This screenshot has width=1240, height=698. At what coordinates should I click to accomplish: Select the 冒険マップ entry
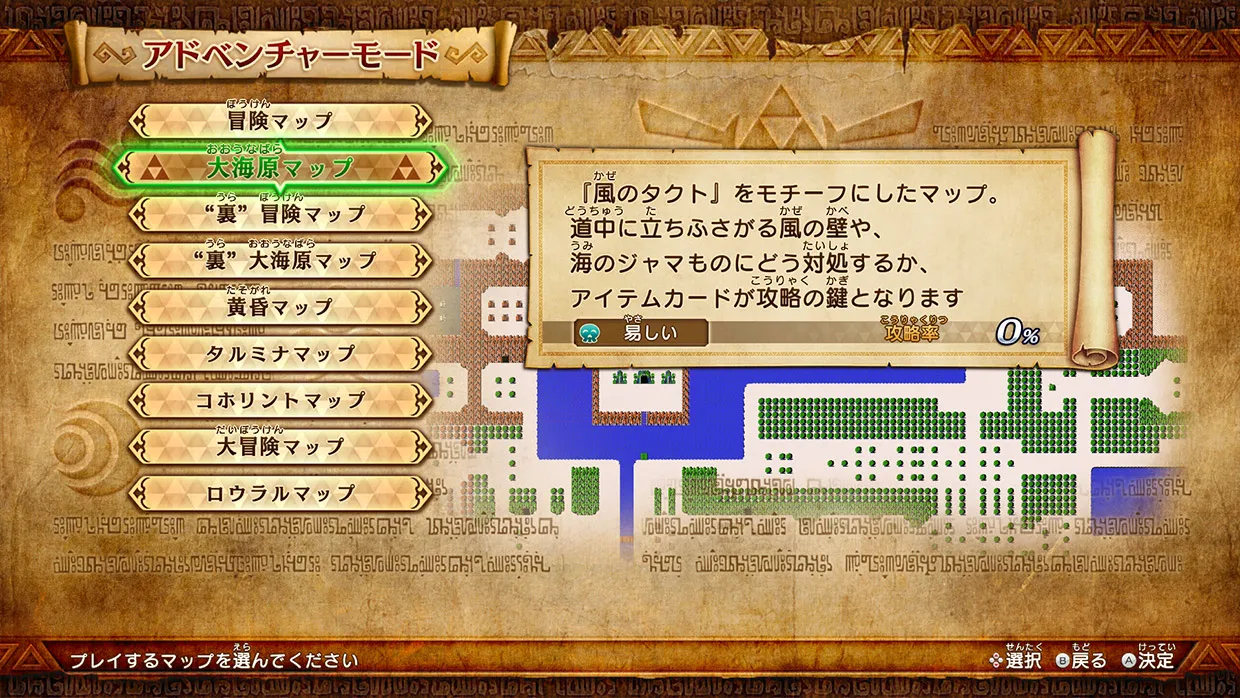(x=280, y=121)
